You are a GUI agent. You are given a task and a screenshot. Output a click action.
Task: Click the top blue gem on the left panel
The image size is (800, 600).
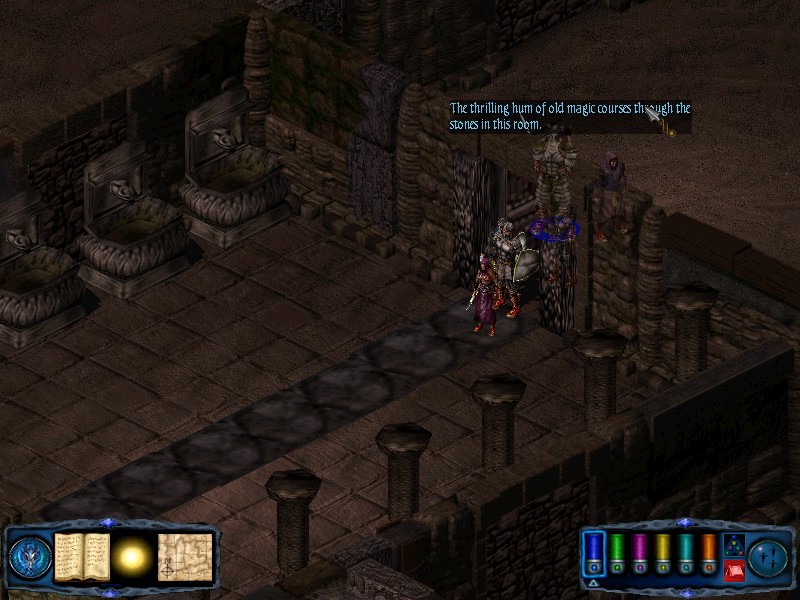click(108, 523)
